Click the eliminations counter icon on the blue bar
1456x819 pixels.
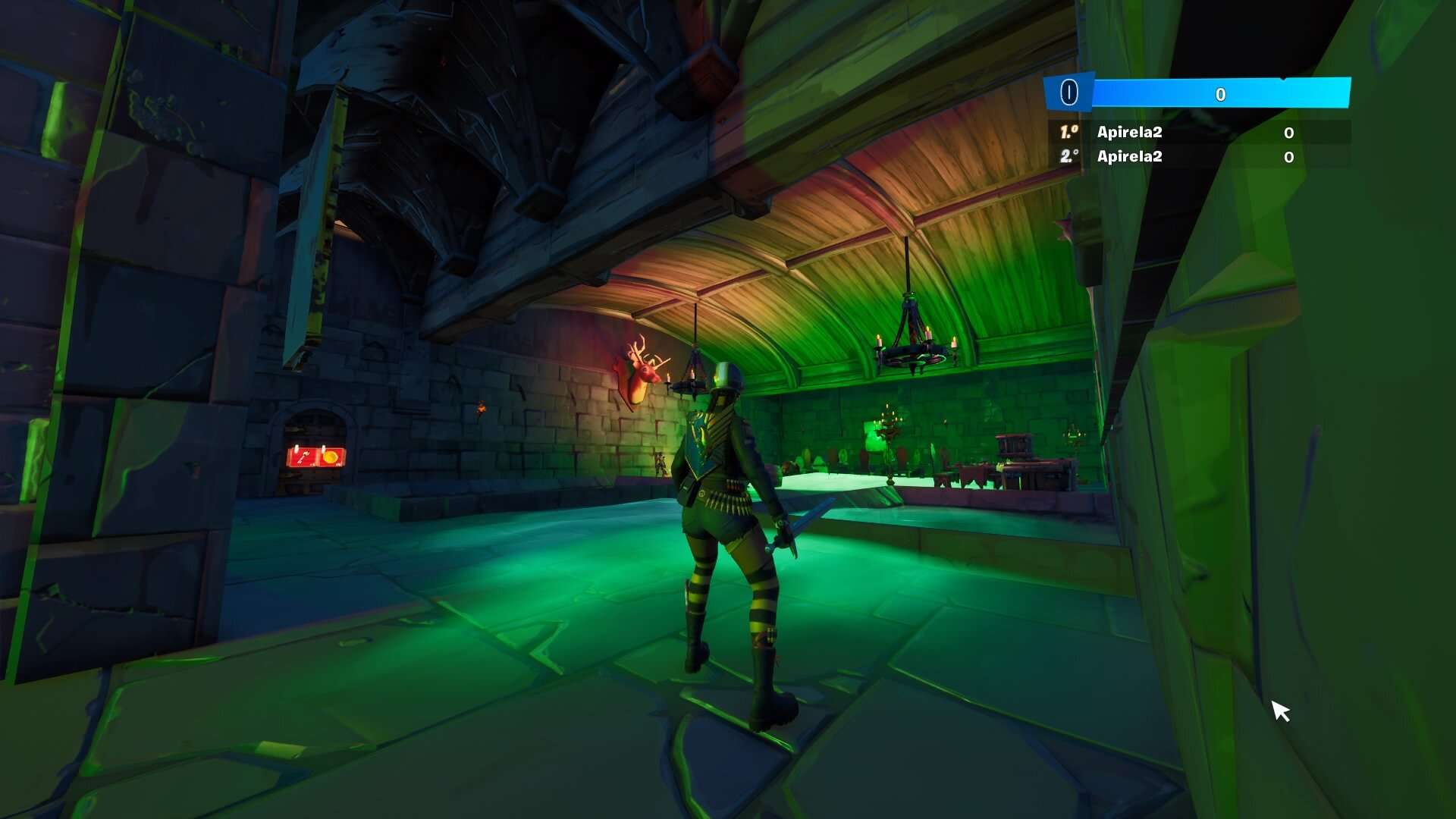pos(1068,92)
